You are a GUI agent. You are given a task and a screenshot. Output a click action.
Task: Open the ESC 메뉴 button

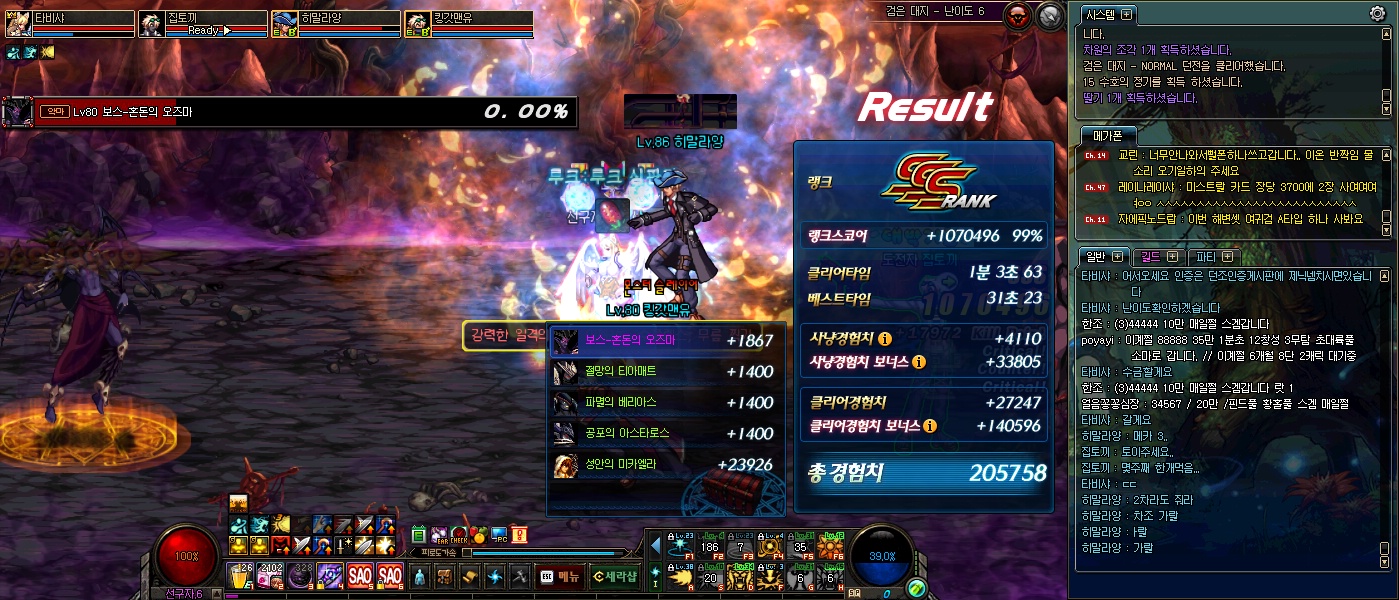(x=559, y=575)
